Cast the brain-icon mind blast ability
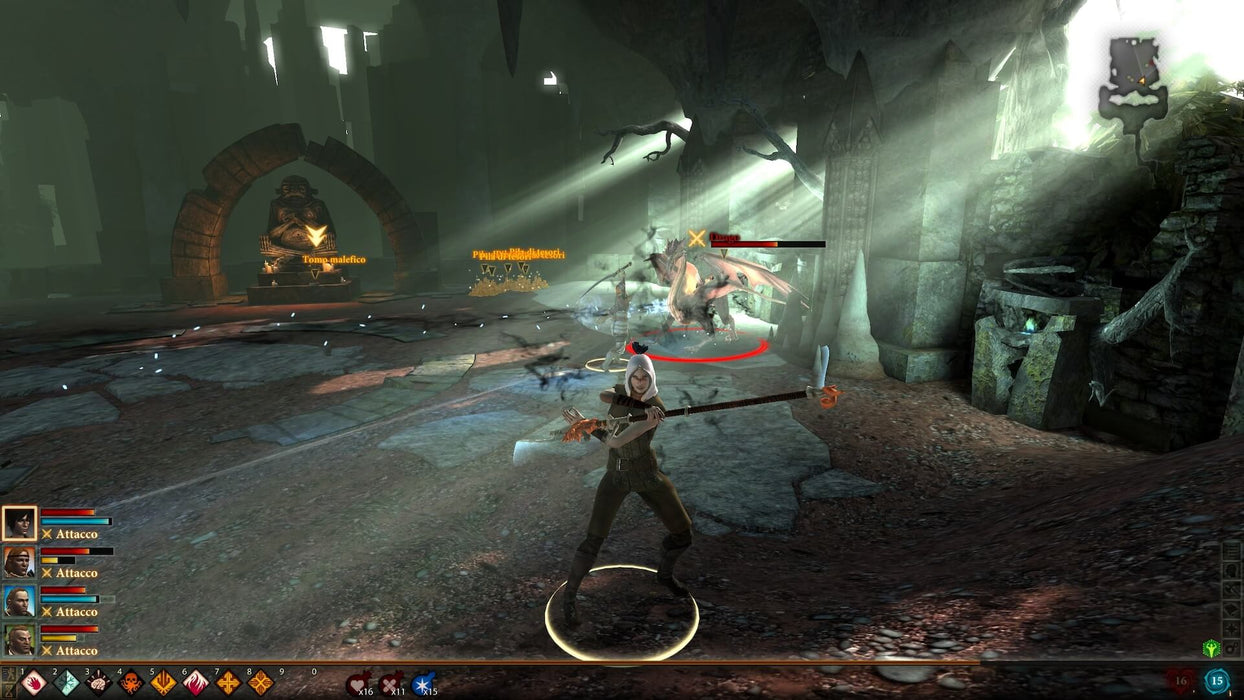1244x700 pixels. point(98,683)
